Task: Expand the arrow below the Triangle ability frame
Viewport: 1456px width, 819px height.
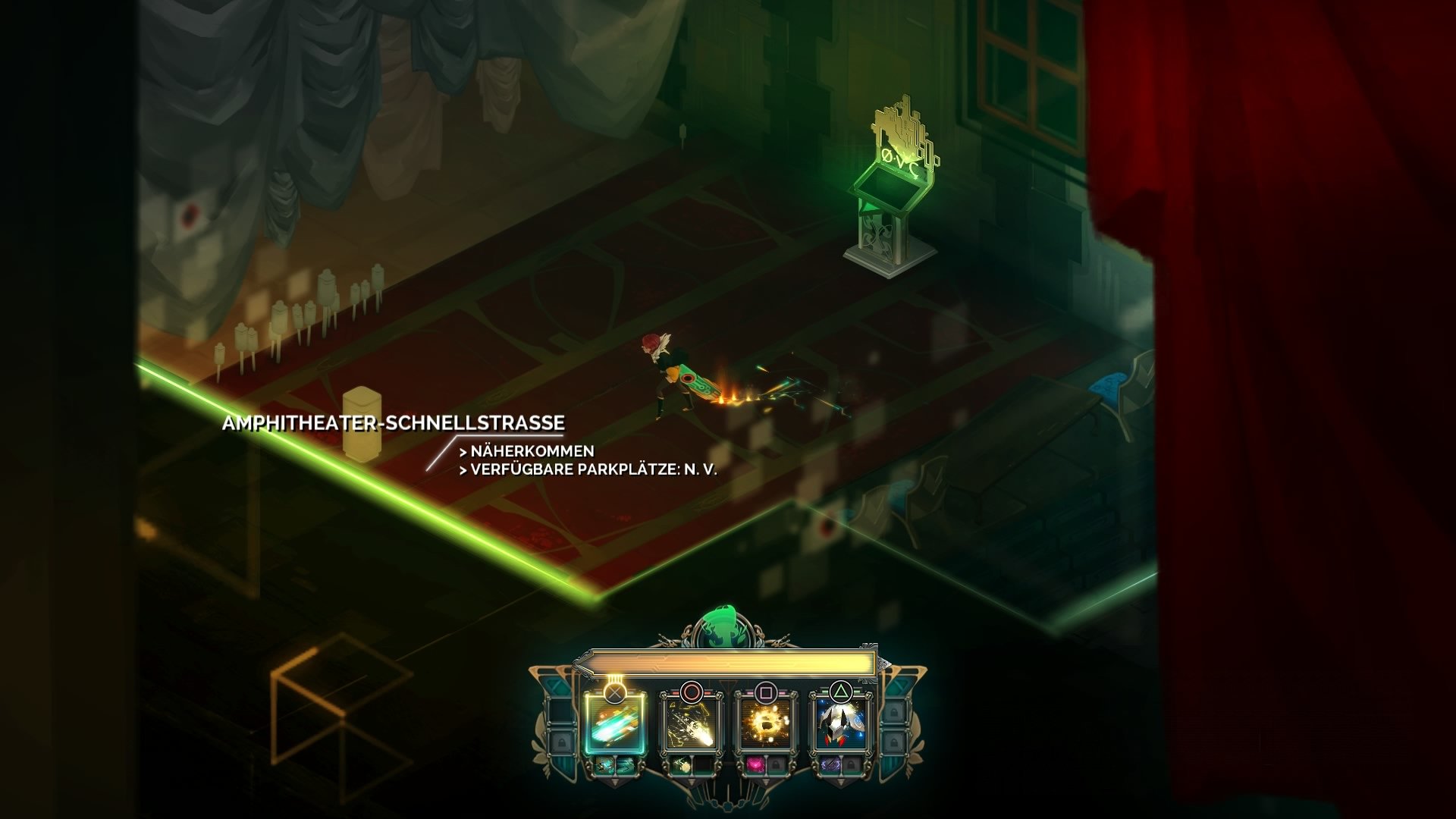Action: pyautogui.click(x=839, y=781)
